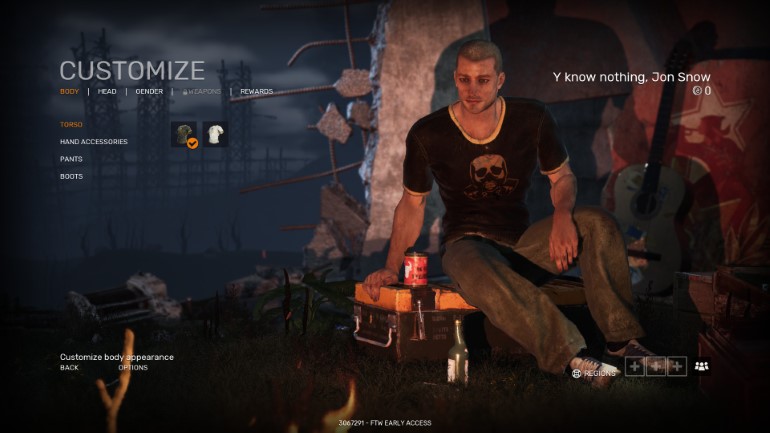
Task: Open the Regions selector
Action: click(594, 373)
